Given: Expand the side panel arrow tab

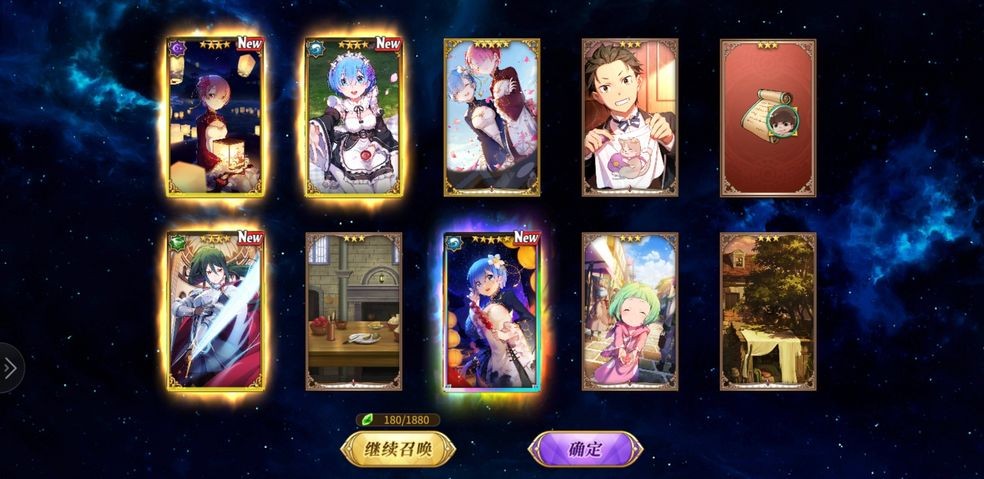Looking at the screenshot, I should 10,368.
